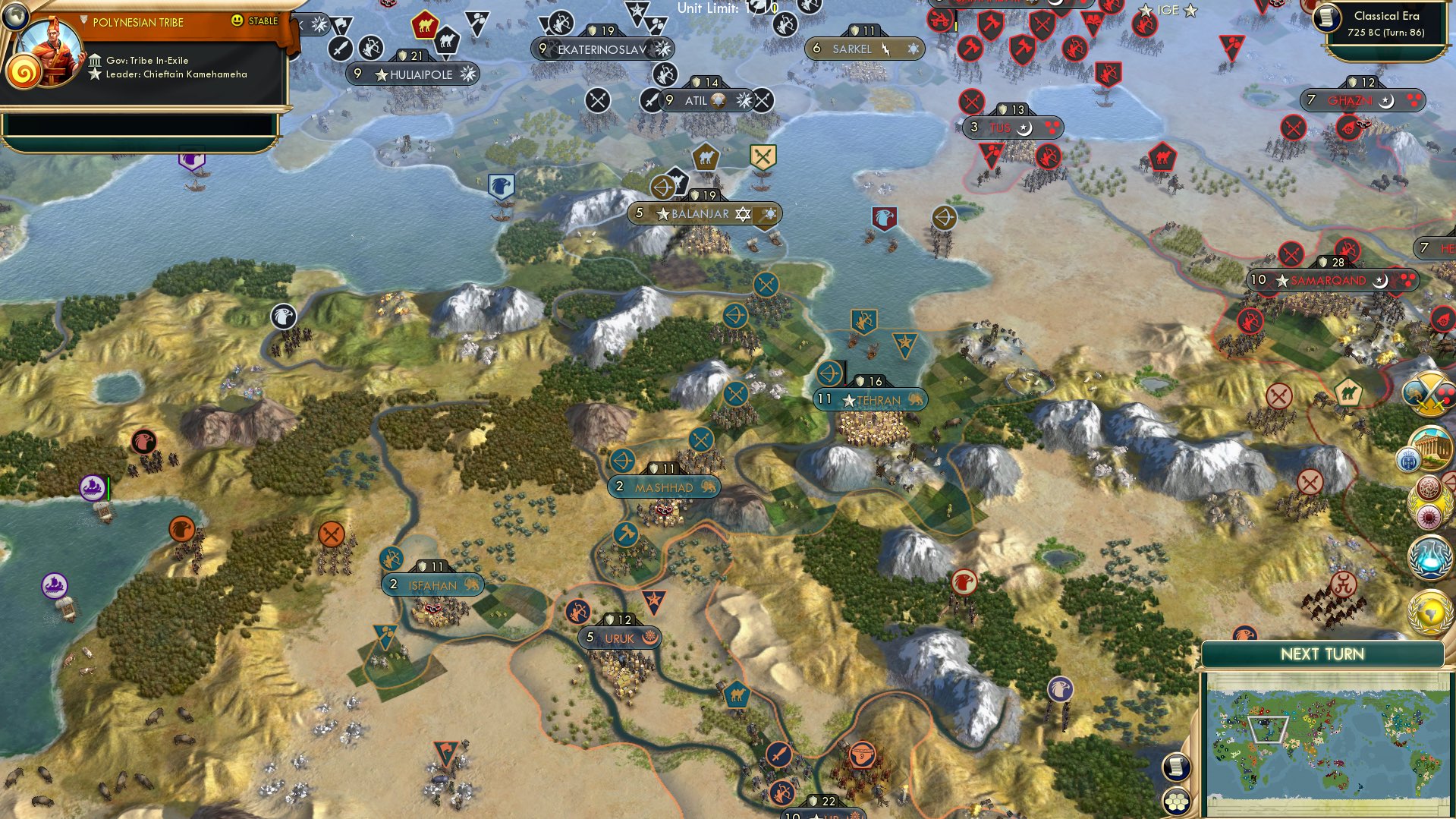Screen dimensions: 1456x819
Task: Open Tehran's city screen from its banner
Action: [870, 400]
